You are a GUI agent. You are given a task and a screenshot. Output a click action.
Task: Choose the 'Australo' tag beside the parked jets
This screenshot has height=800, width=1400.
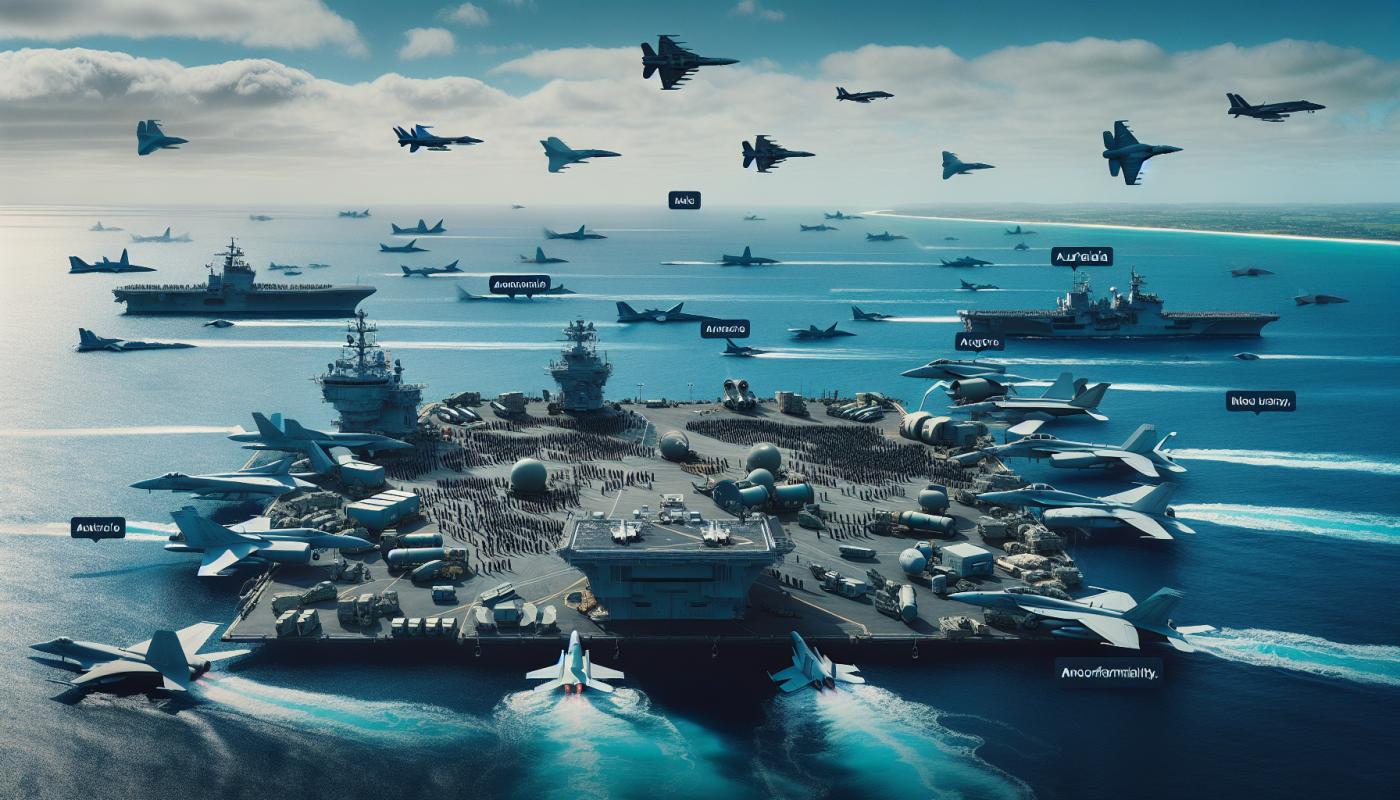(98, 527)
